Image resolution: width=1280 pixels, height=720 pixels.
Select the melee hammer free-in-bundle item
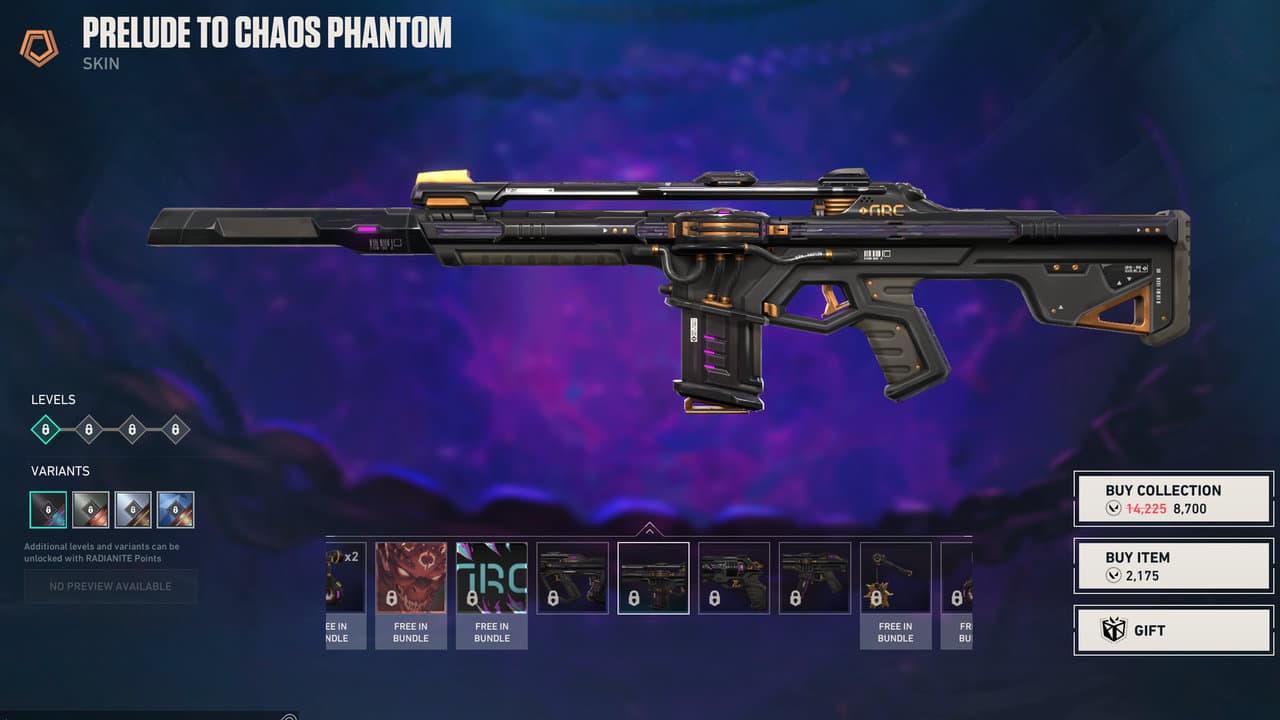point(895,578)
